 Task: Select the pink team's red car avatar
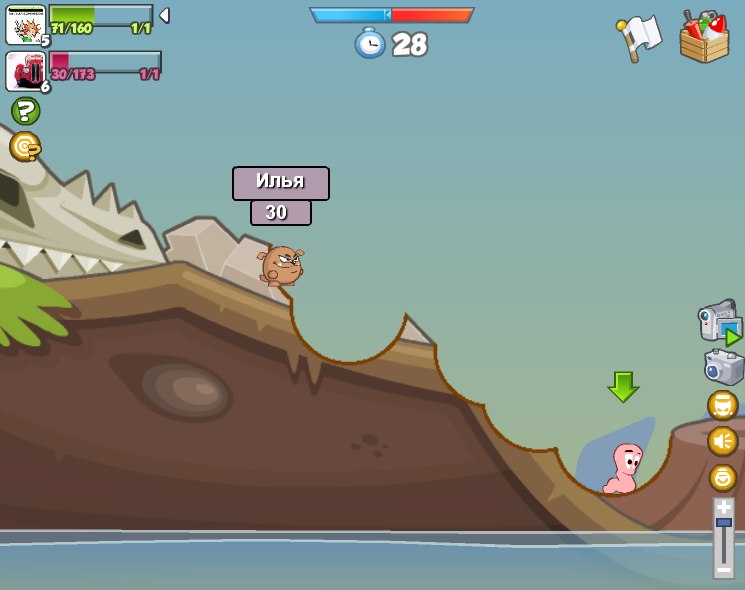coord(25,72)
